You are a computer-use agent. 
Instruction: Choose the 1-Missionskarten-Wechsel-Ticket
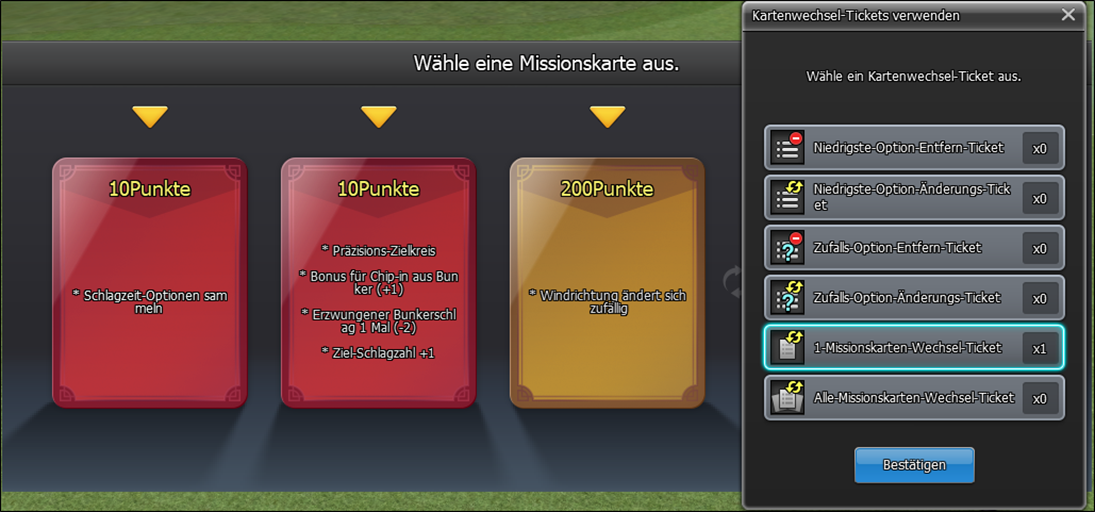pos(913,348)
